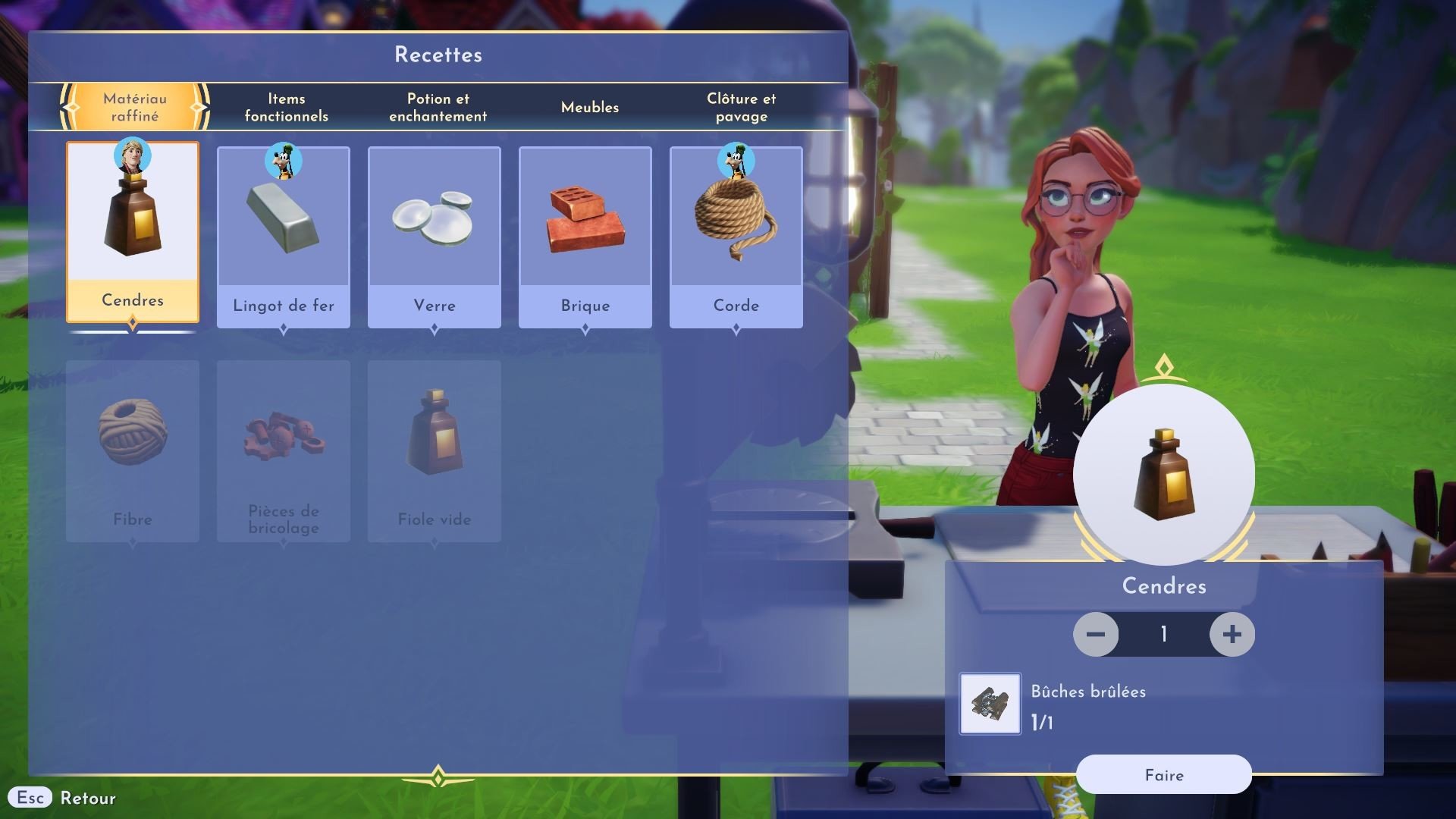Click Faire to craft Cendres
This screenshot has height=819, width=1456.
pyautogui.click(x=1163, y=774)
